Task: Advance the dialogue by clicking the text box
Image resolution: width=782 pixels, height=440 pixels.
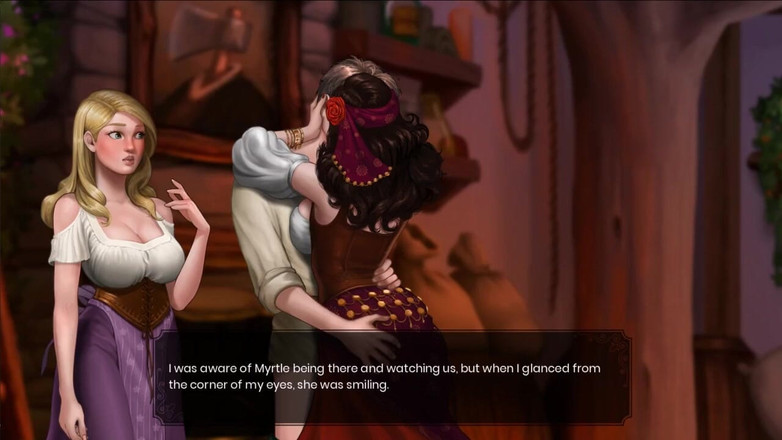Action: (x=391, y=377)
